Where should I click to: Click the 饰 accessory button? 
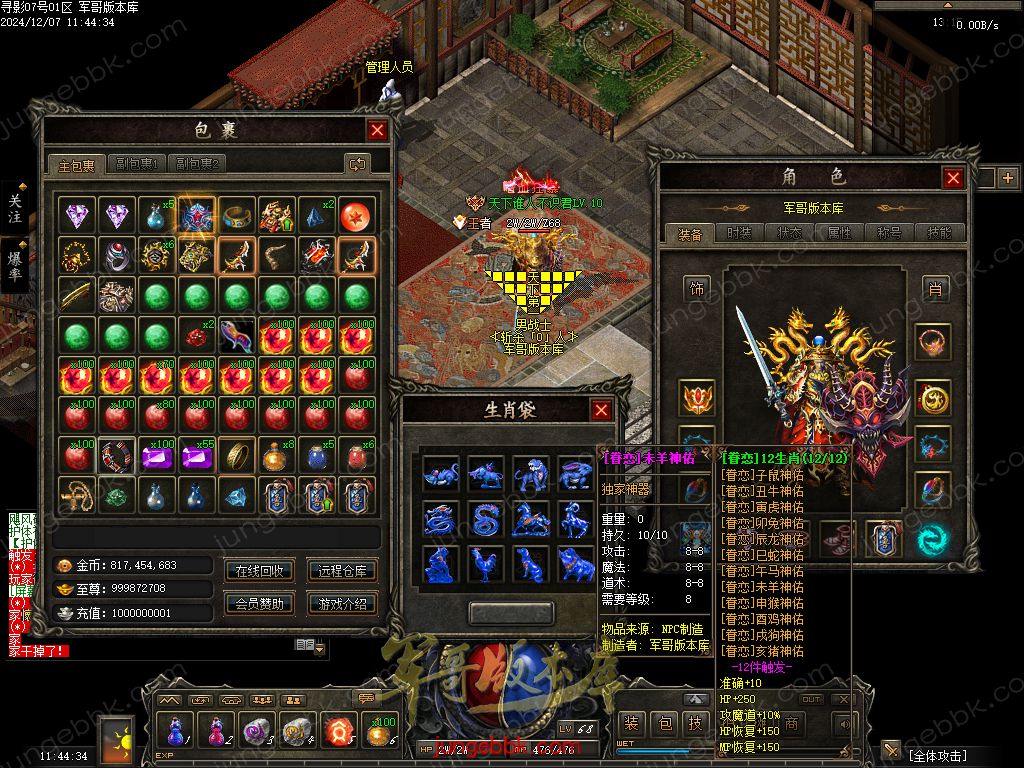[x=696, y=289]
